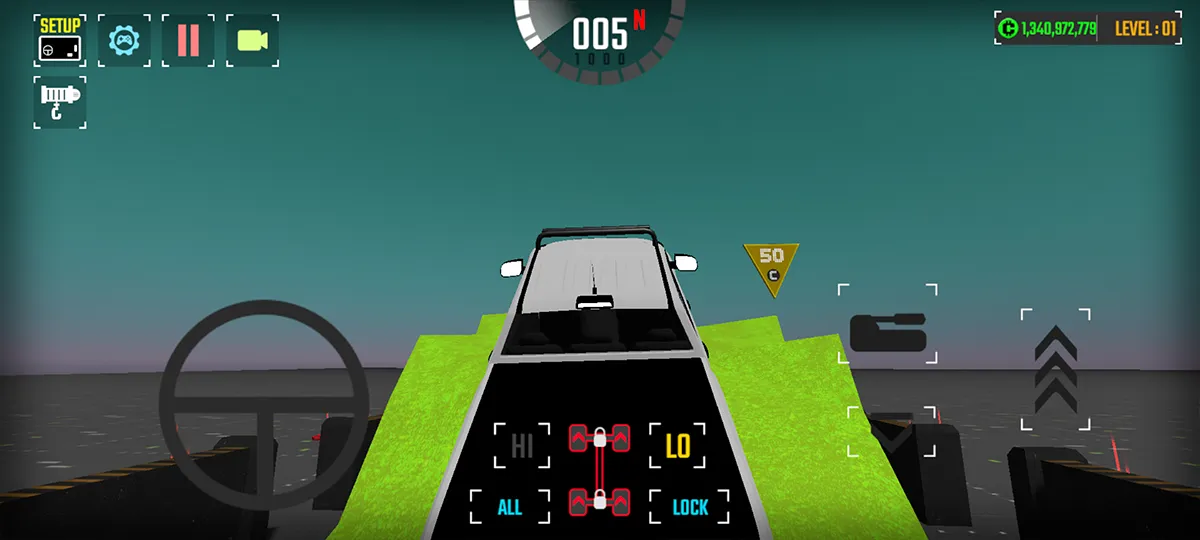1200x540 pixels.
Task: Engage ALL wheel drive
Action: click(510, 507)
